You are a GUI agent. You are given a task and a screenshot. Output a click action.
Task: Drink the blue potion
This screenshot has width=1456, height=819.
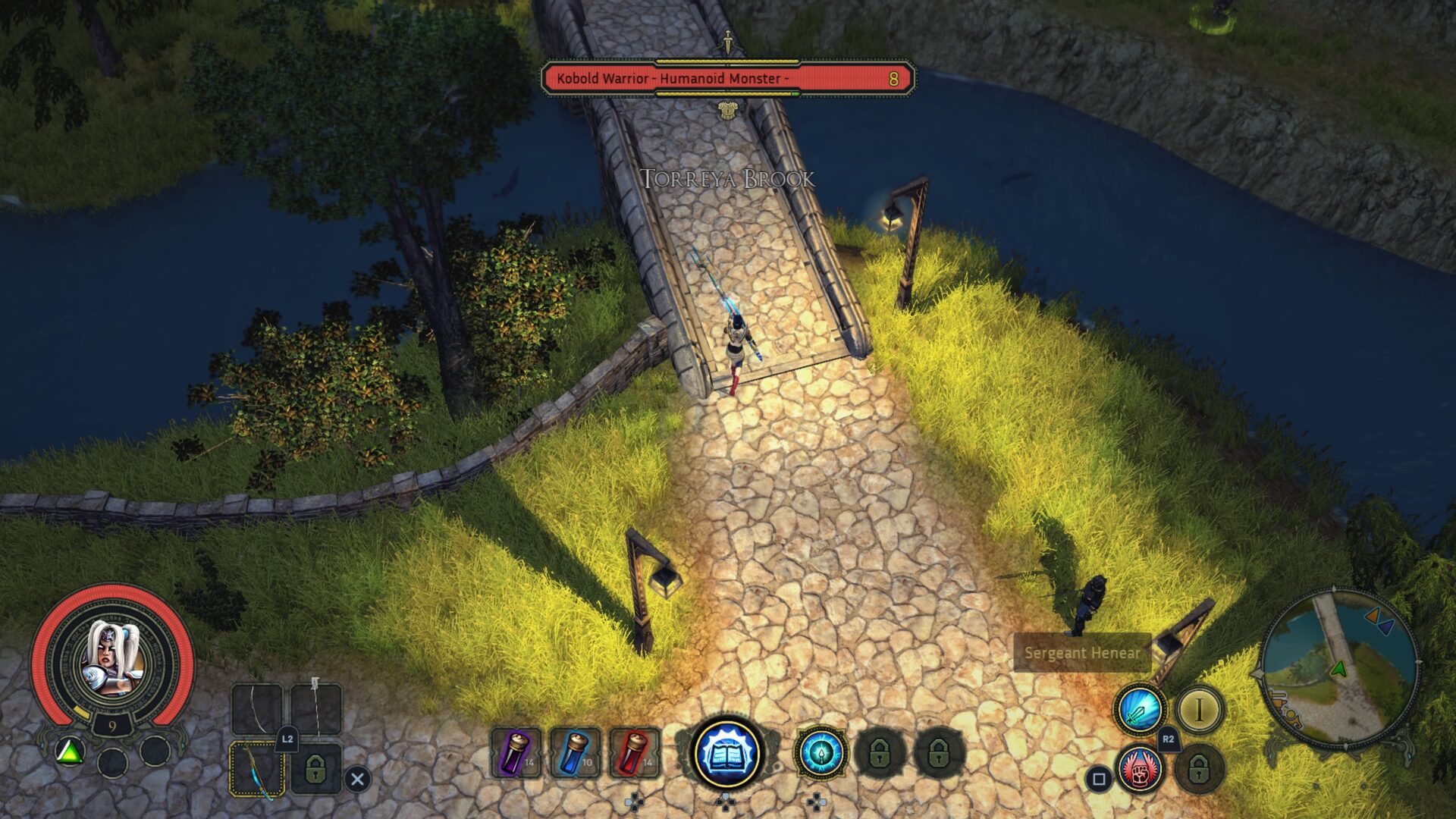coord(576,752)
